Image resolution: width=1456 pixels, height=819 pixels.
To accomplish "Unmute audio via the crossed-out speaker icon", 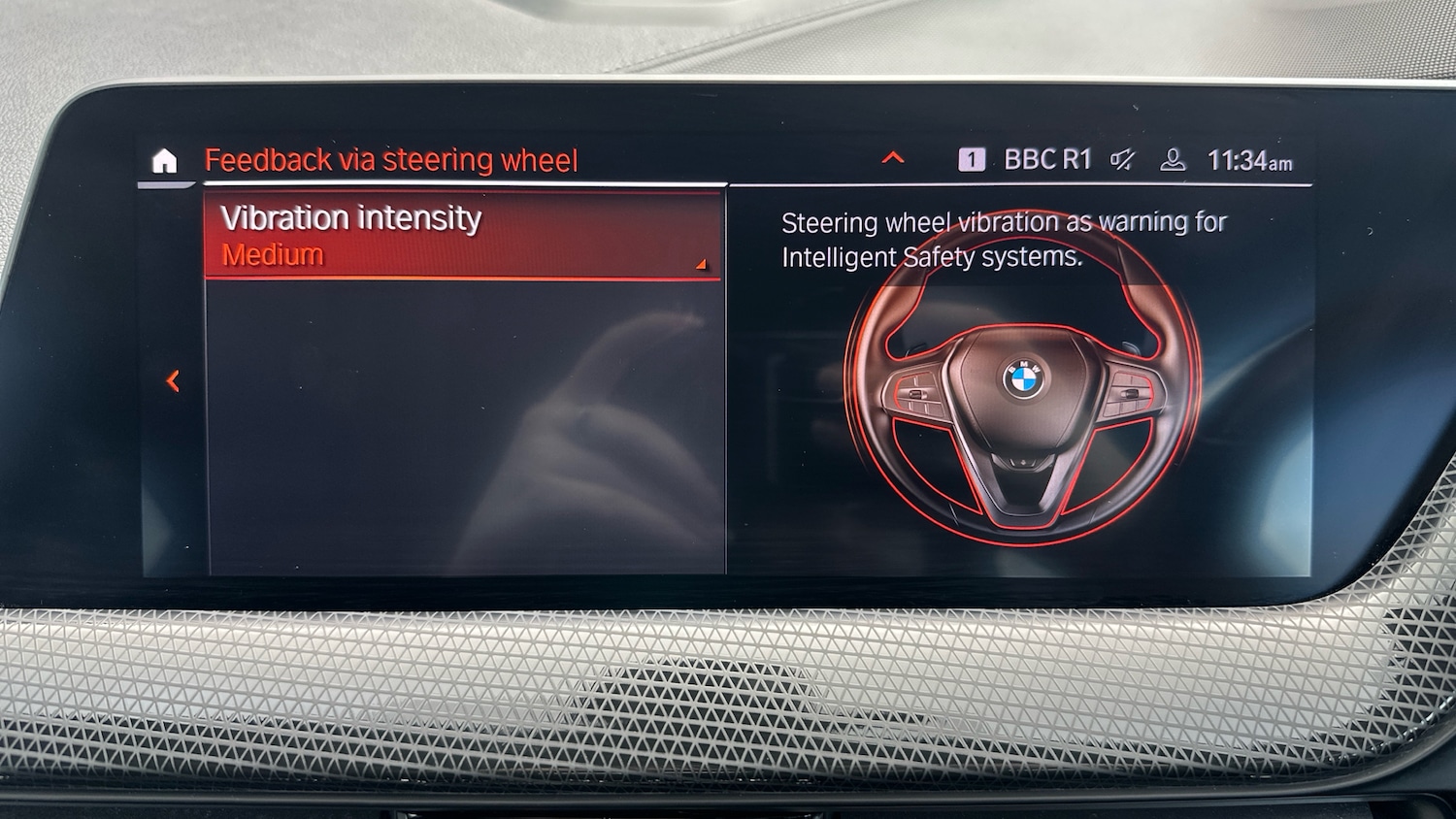I will point(1121,160).
